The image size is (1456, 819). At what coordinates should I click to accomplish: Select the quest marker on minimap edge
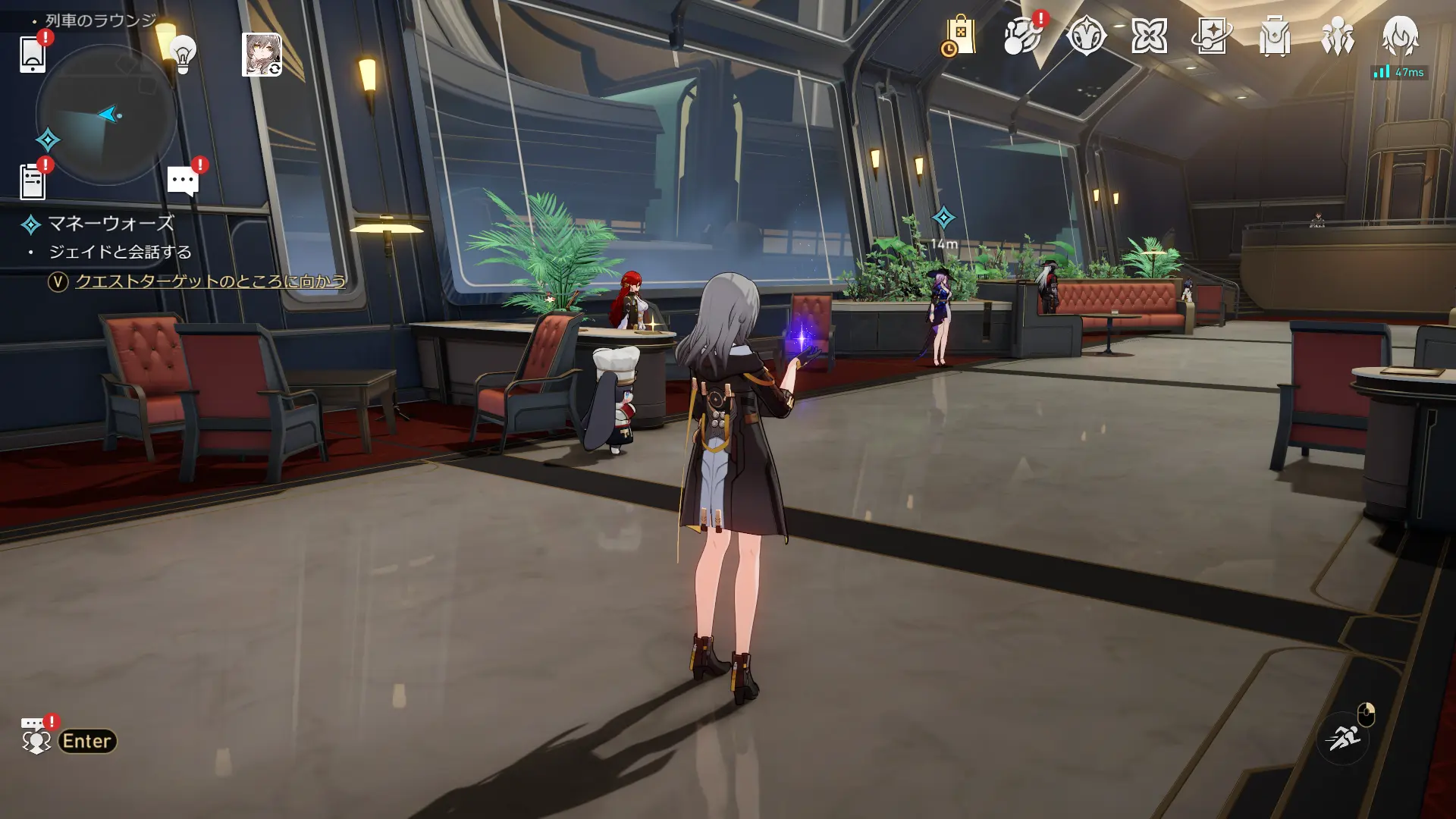click(x=48, y=140)
